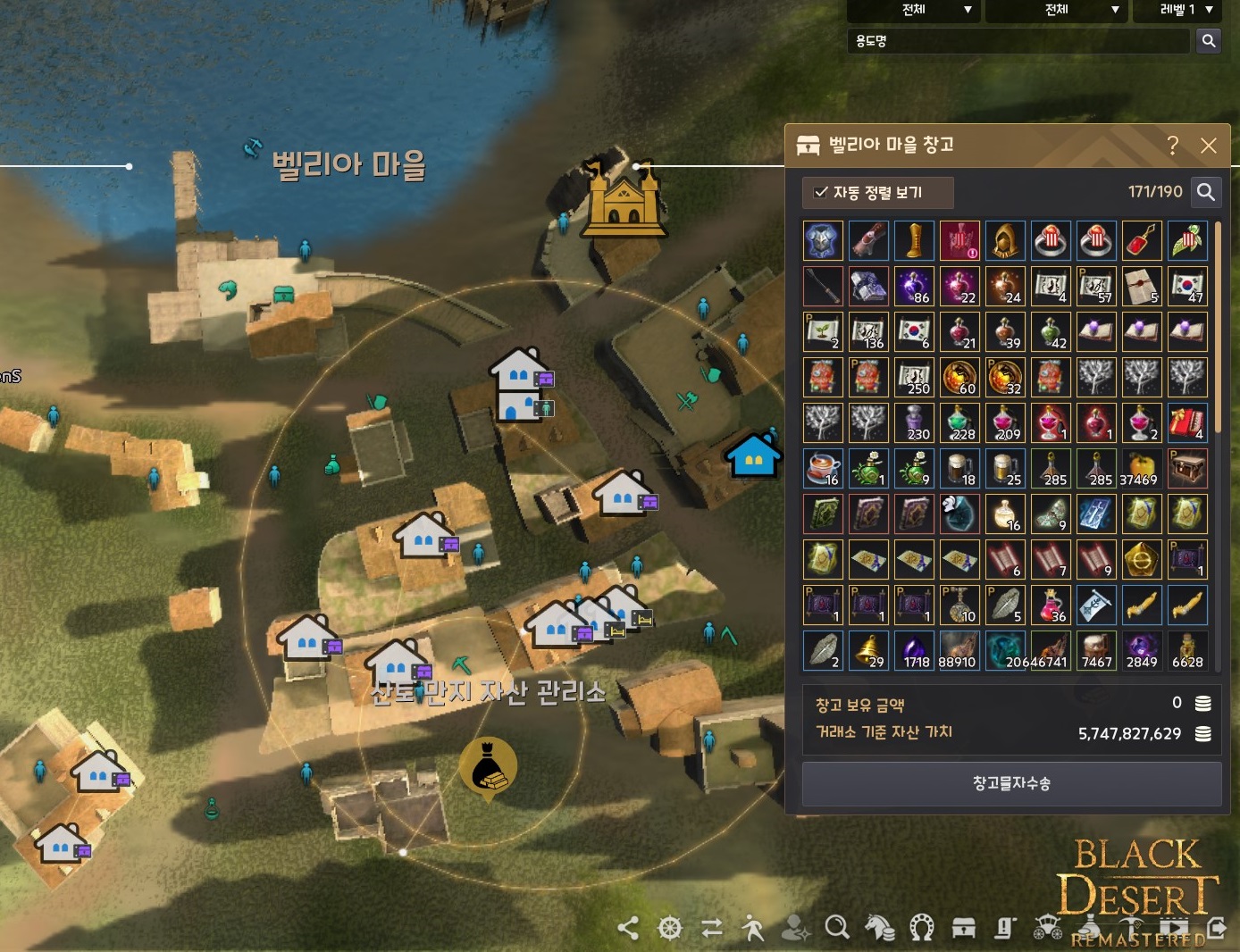Viewport: 1240px width, 952px height.
Task: Open the 레벨 1 dropdown
Action: point(1186,10)
